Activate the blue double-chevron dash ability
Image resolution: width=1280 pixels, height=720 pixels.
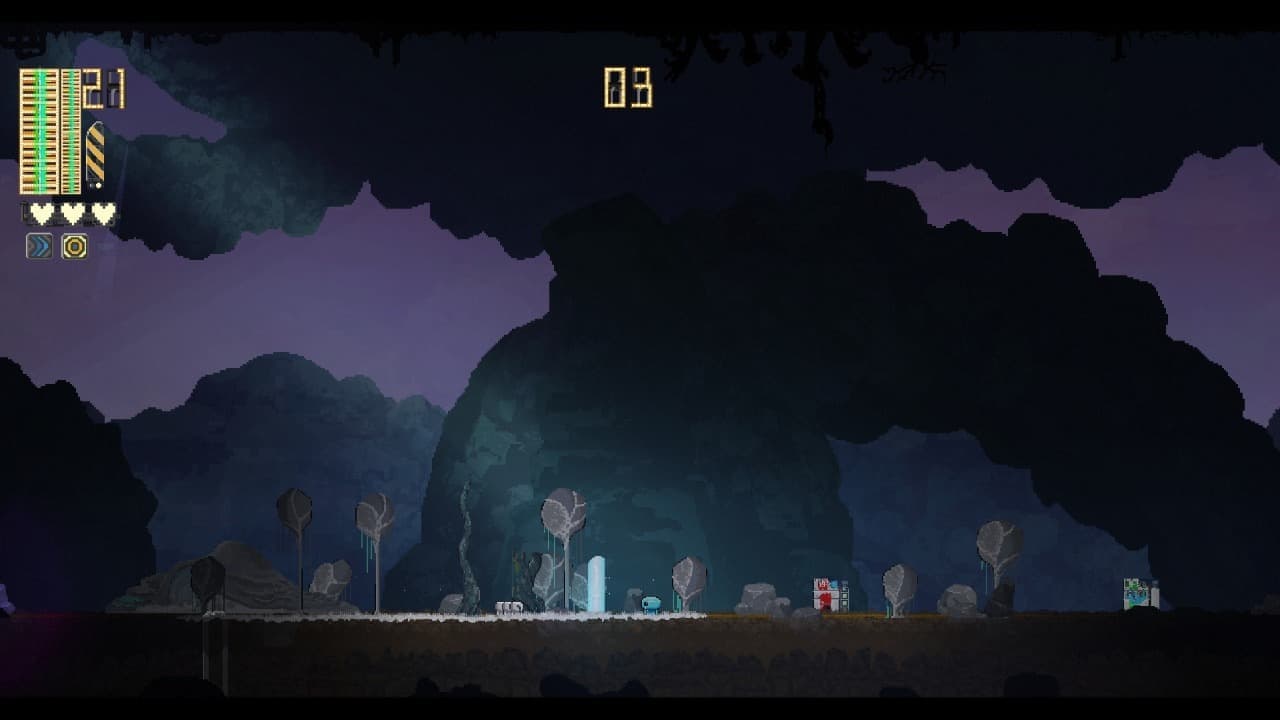coord(39,246)
